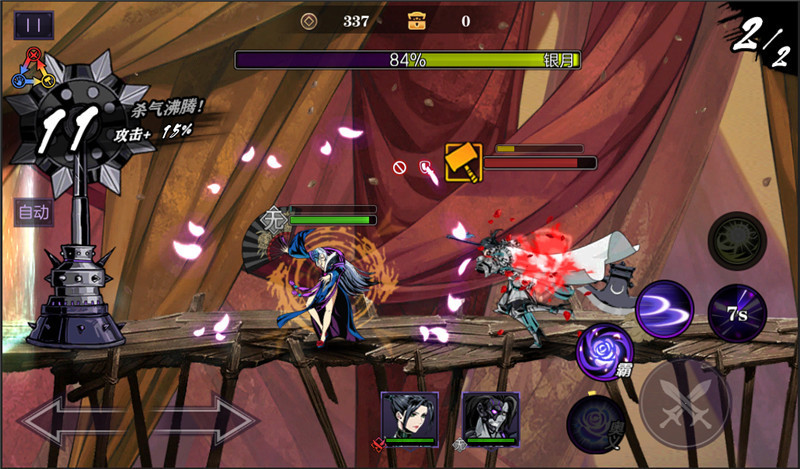800x469 pixels.
Task: Activate the purple crescent slash skill
Action: pos(665,307)
